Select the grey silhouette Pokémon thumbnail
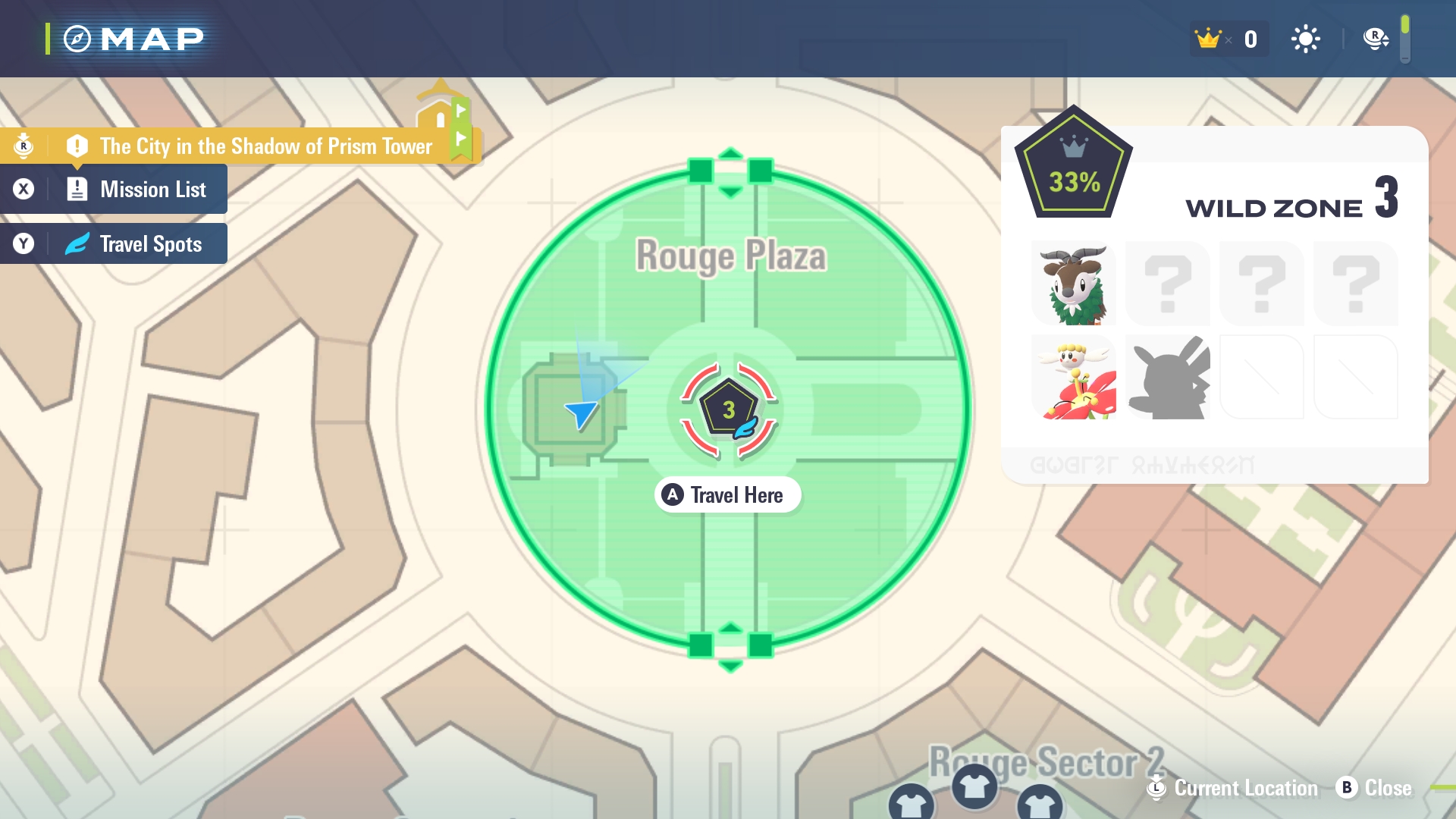1456x819 pixels. [x=1168, y=378]
